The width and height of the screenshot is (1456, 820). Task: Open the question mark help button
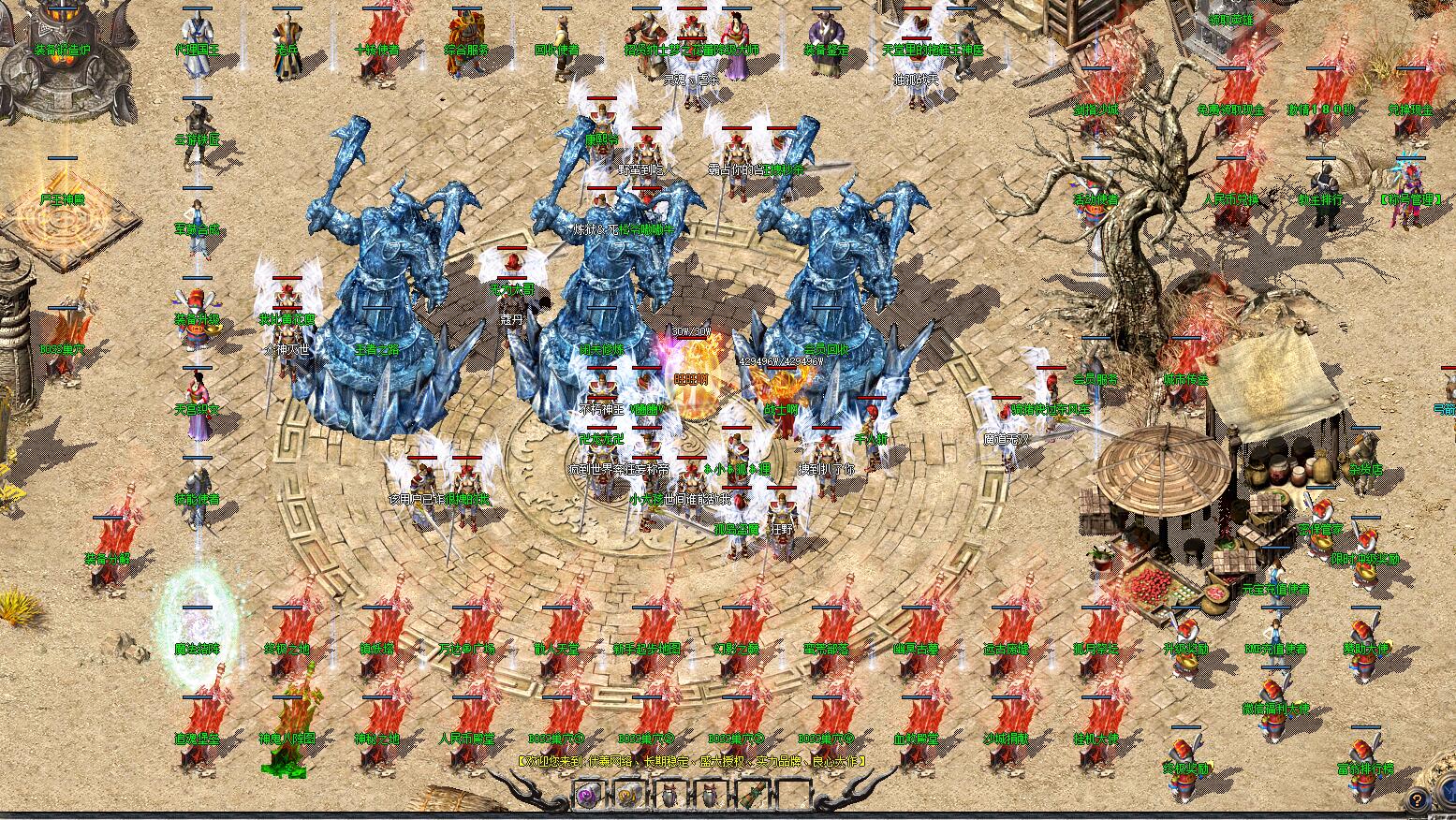(1417, 800)
